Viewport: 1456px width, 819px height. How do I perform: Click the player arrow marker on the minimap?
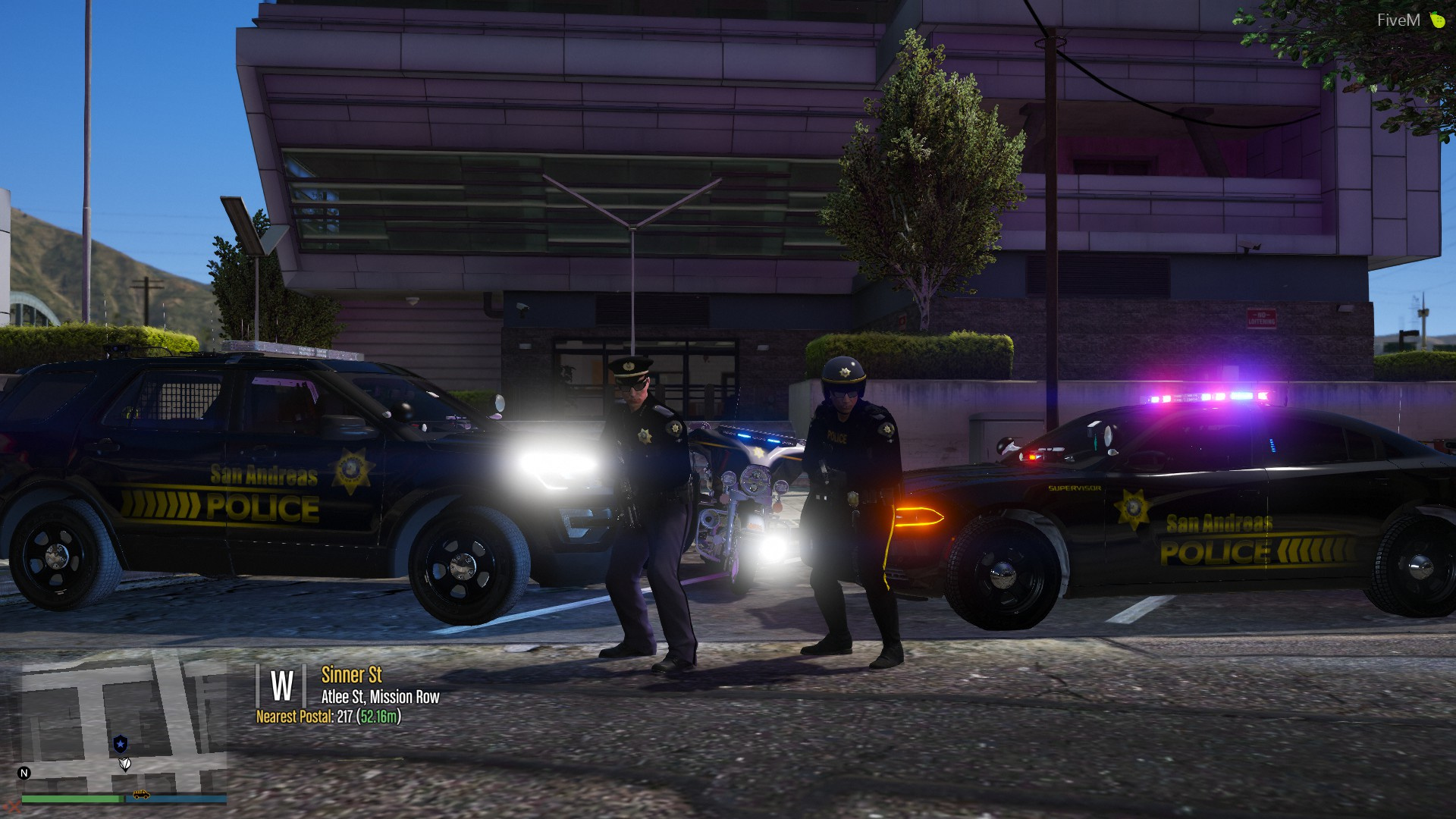tap(124, 765)
